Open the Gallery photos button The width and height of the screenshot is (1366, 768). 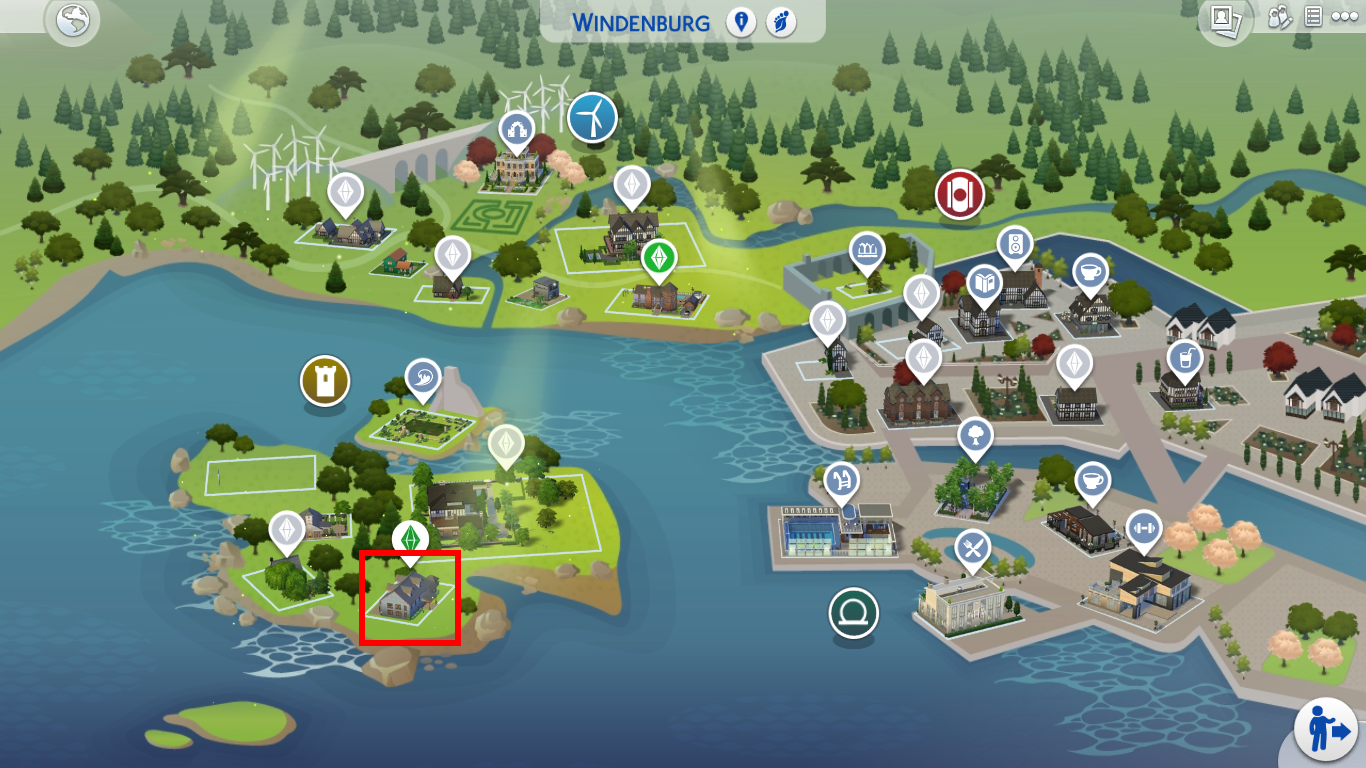click(1226, 19)
